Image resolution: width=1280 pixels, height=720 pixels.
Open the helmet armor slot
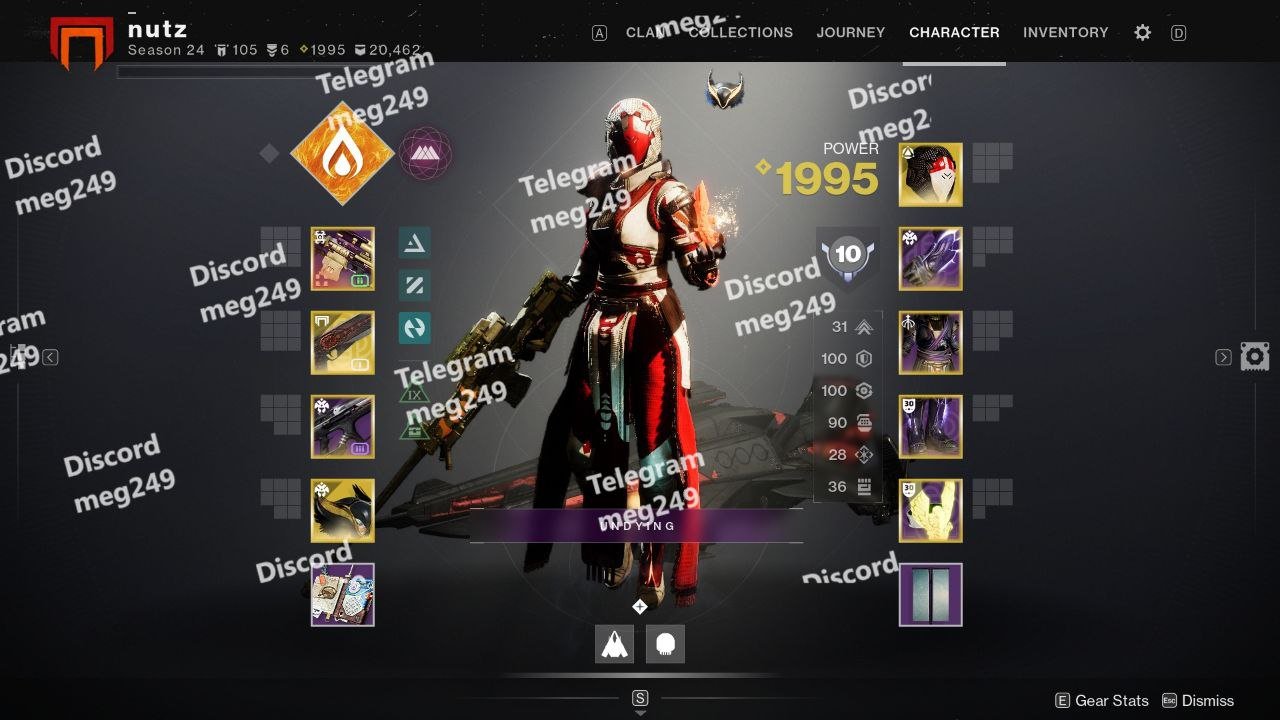(931, 175)
